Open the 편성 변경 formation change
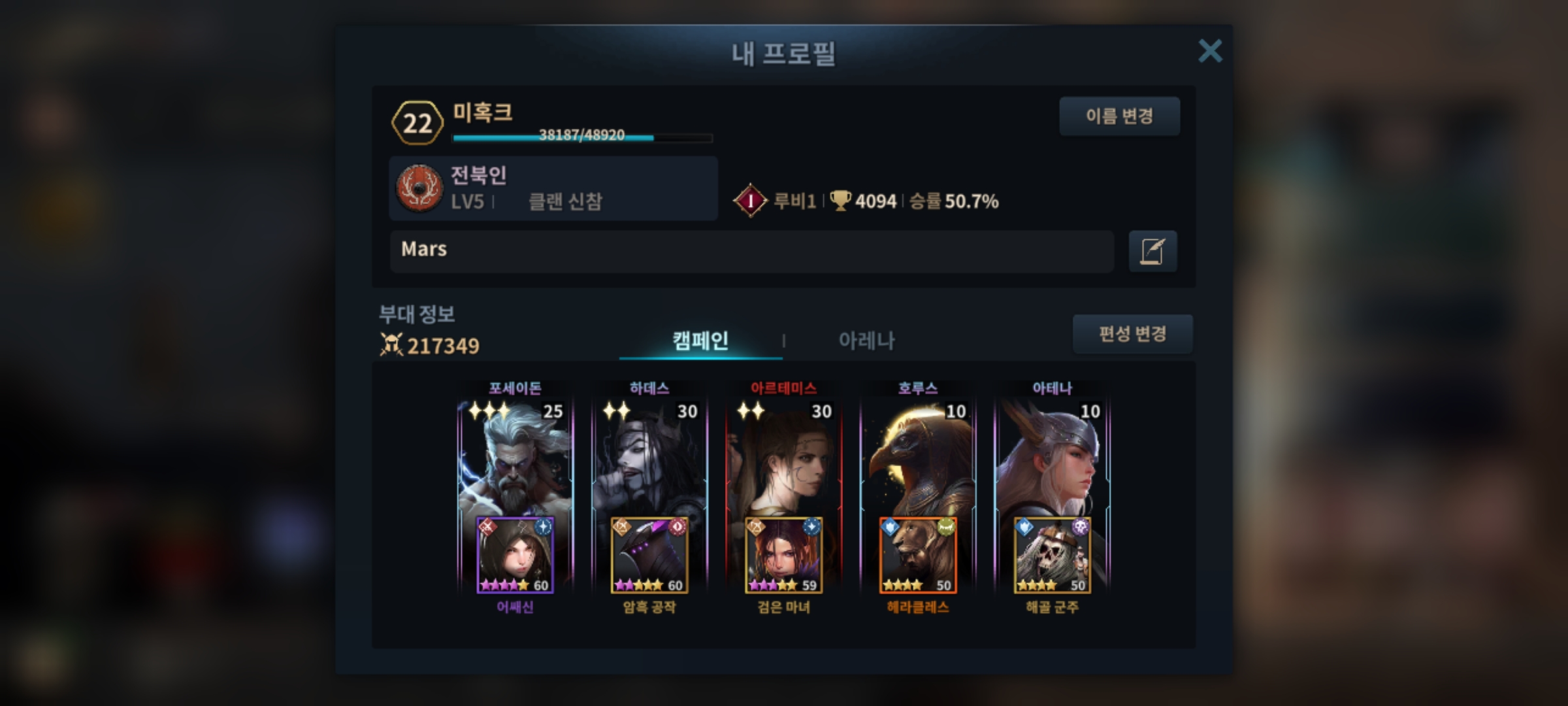The width and height of the screenshot is (1568, 706). [1132, 334]
